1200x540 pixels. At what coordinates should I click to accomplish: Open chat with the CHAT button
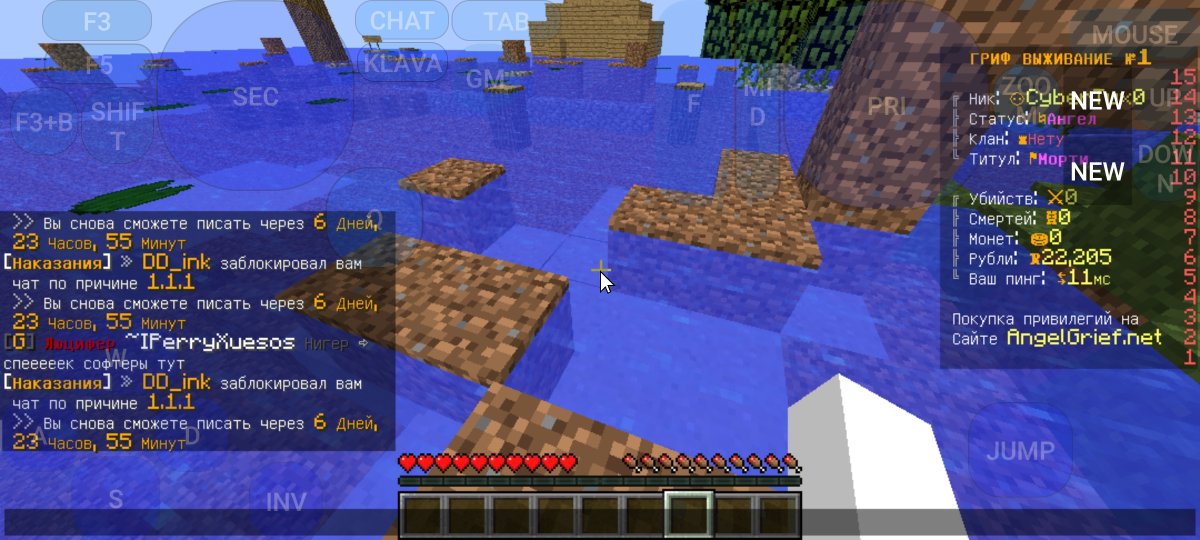(x=402, y=21)
